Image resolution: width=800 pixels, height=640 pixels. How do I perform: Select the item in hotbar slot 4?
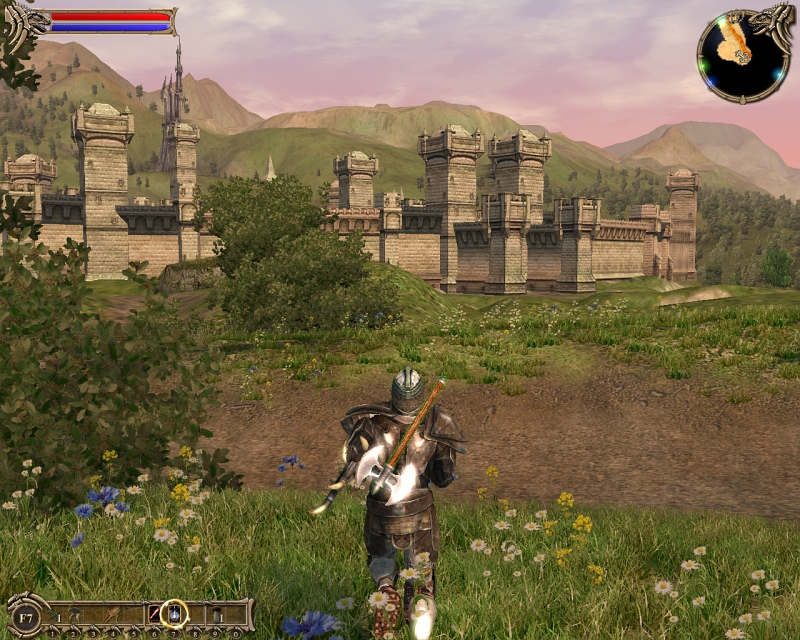click(114, 613)
